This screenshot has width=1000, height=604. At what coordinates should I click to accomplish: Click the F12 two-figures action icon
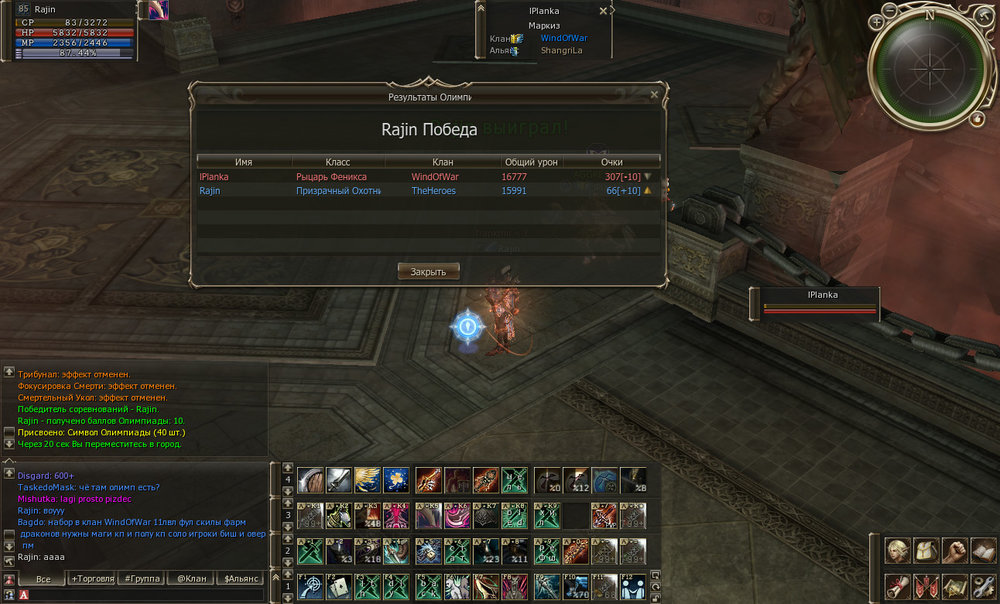tap(632, 585)
